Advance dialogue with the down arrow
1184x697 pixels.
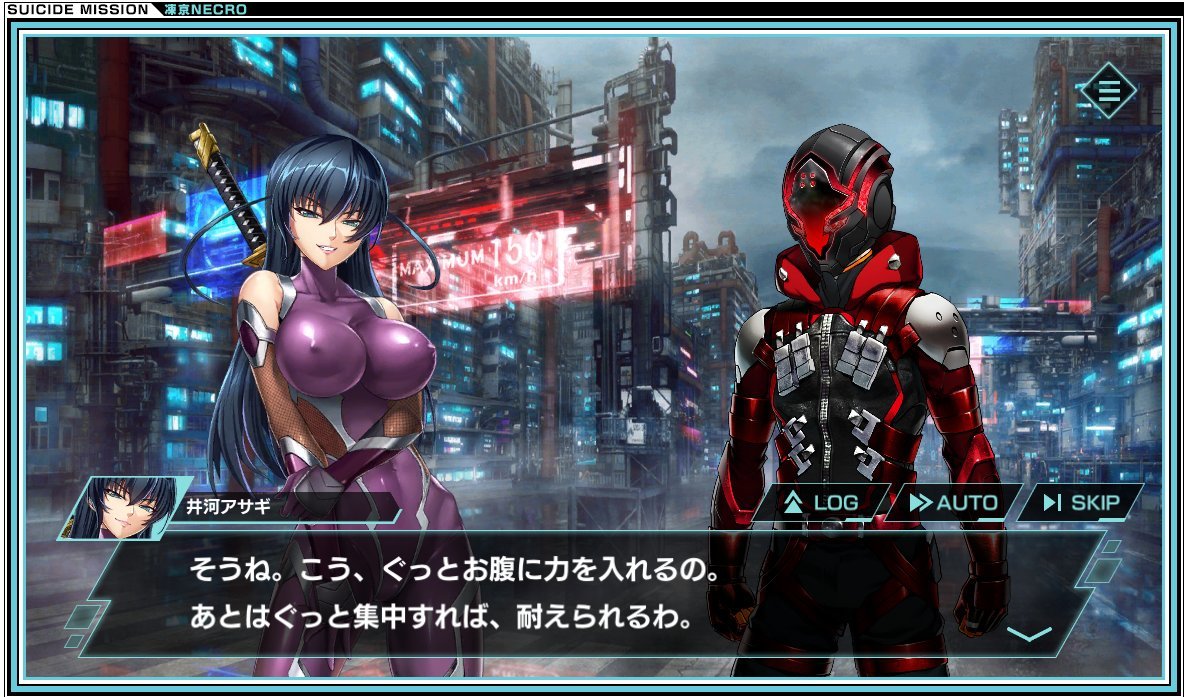[1028, 634]
